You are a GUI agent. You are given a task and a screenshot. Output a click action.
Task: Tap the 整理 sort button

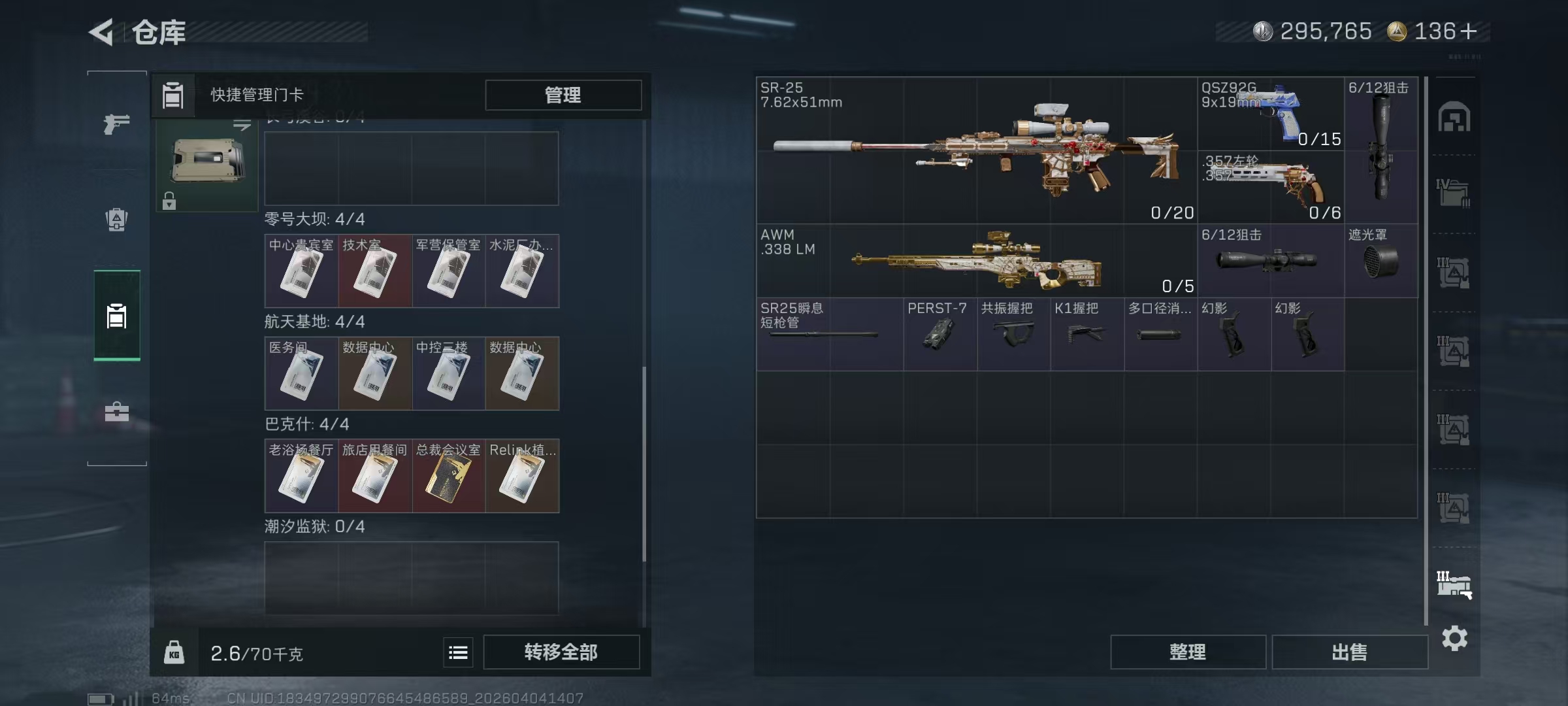1187,652
